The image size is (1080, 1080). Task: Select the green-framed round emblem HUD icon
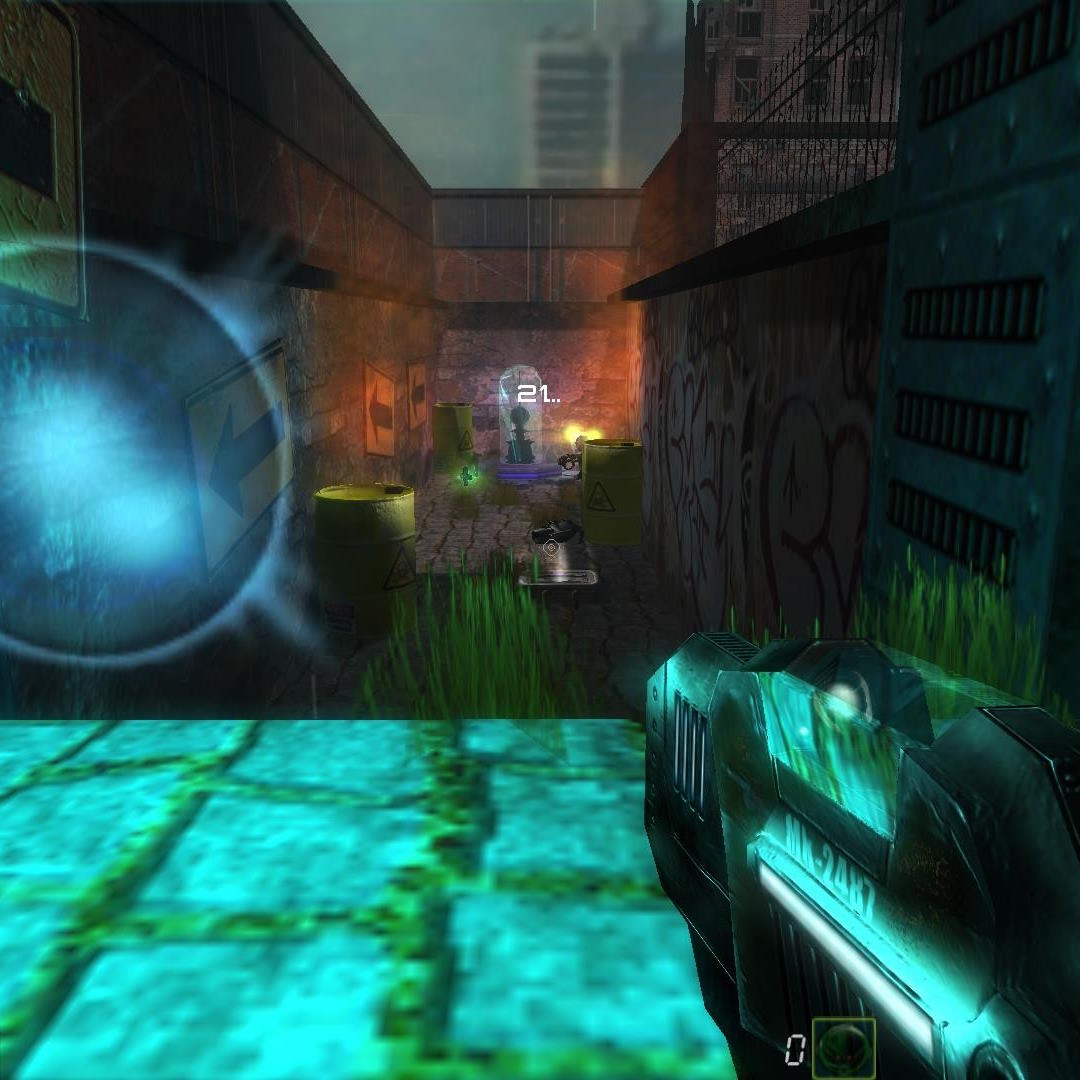[x=843, y=1047]
